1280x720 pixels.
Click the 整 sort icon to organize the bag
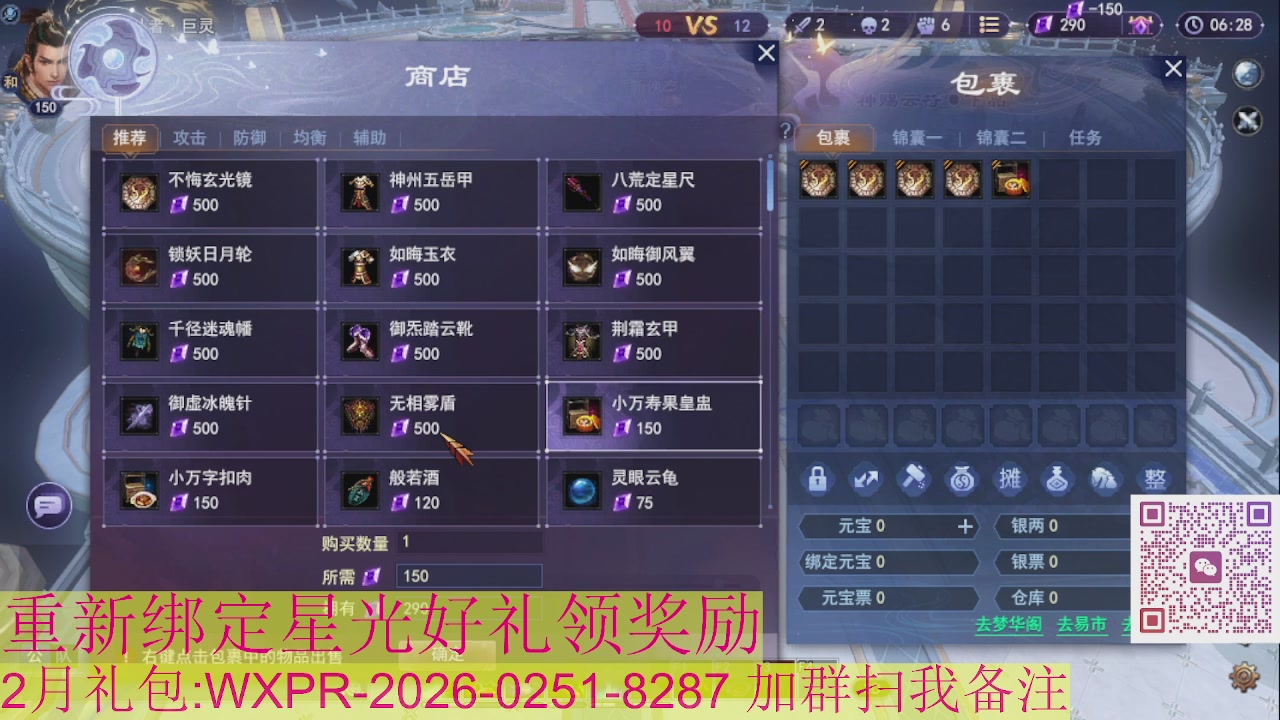[1155, 479]
